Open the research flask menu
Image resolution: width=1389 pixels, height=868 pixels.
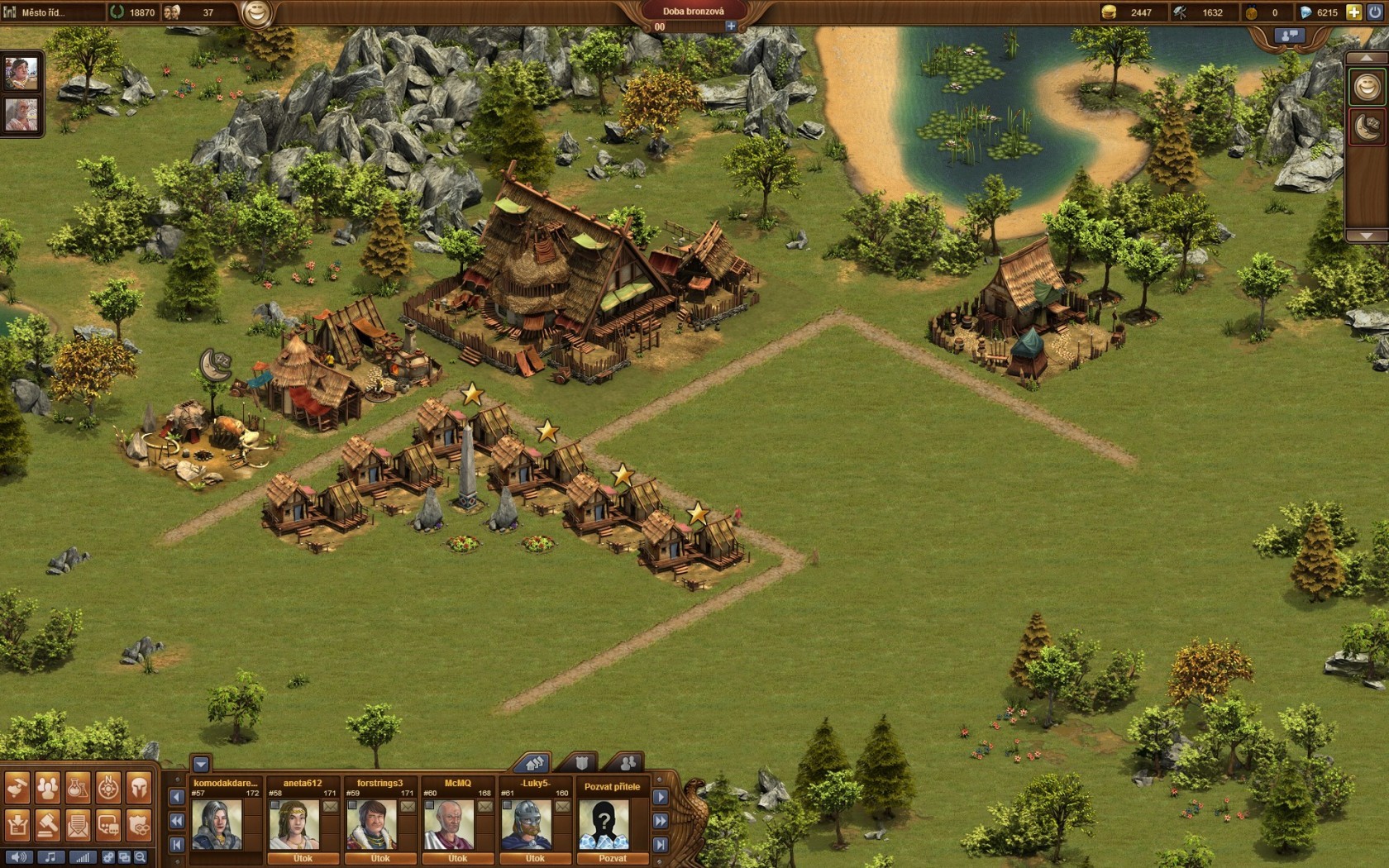[x=78, y=788]
